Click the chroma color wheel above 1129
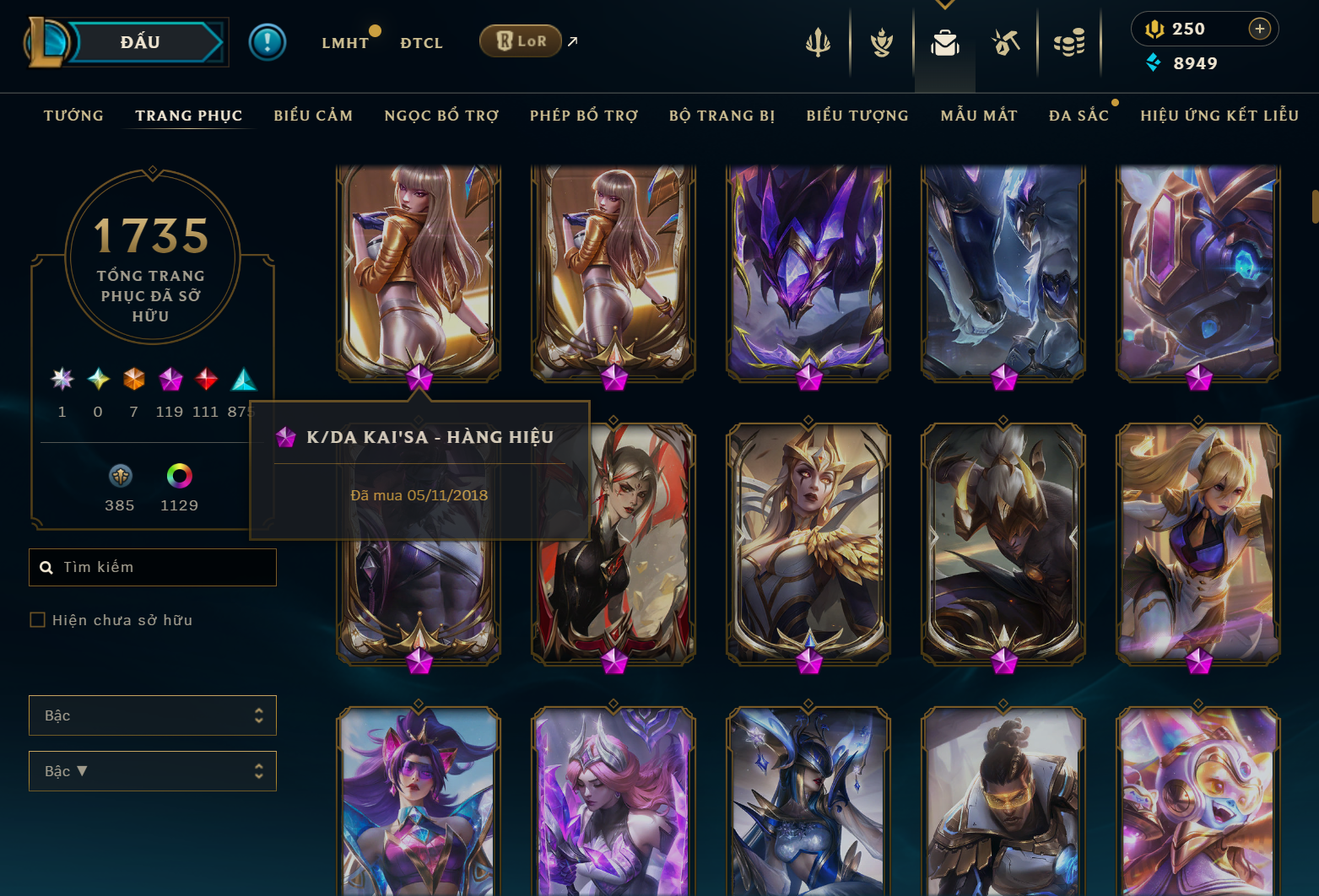The width and height of the screenshot is (1319, 896). point(179,476)
